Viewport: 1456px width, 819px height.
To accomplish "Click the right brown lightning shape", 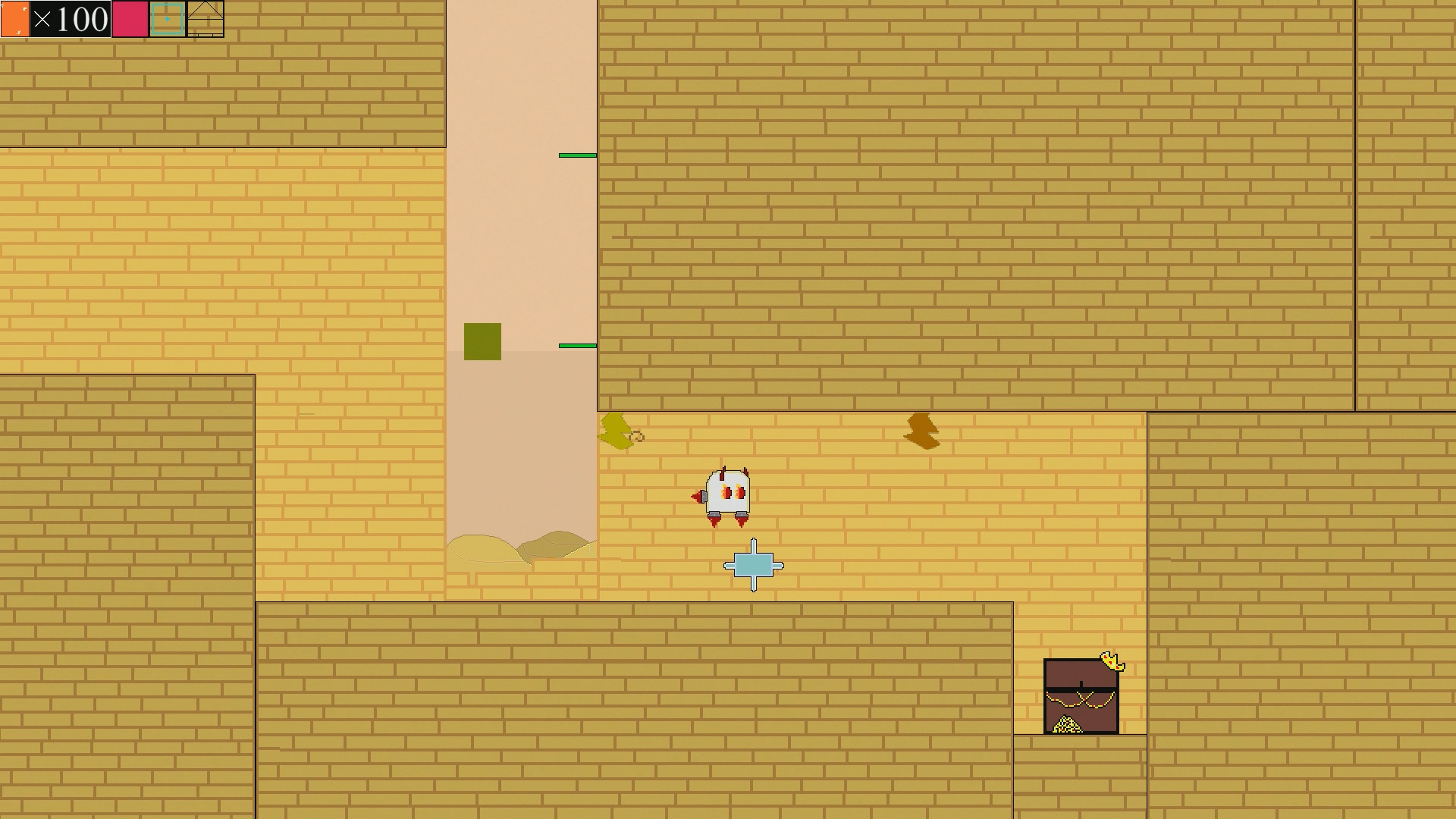I will (922, 431).
